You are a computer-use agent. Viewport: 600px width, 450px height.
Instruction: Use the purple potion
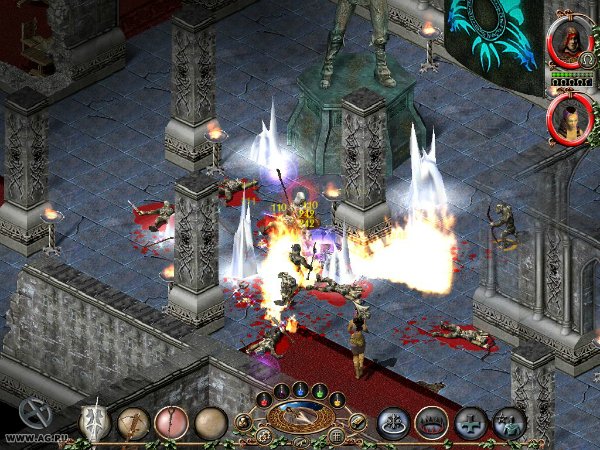coord(280,391)
